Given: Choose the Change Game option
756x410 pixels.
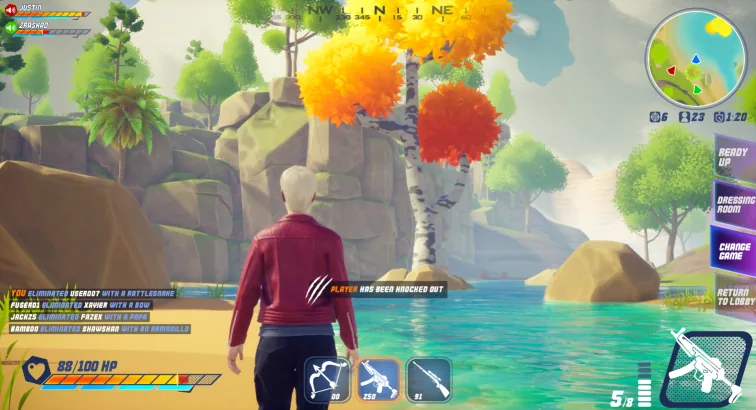Looking at the screenshot, I should coord(735,250).
